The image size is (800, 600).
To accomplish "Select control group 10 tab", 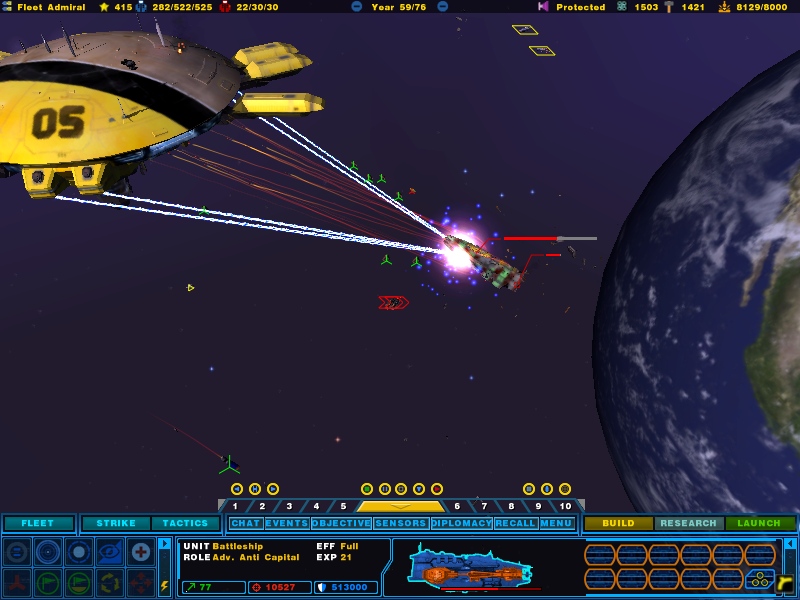I will 565,507.
